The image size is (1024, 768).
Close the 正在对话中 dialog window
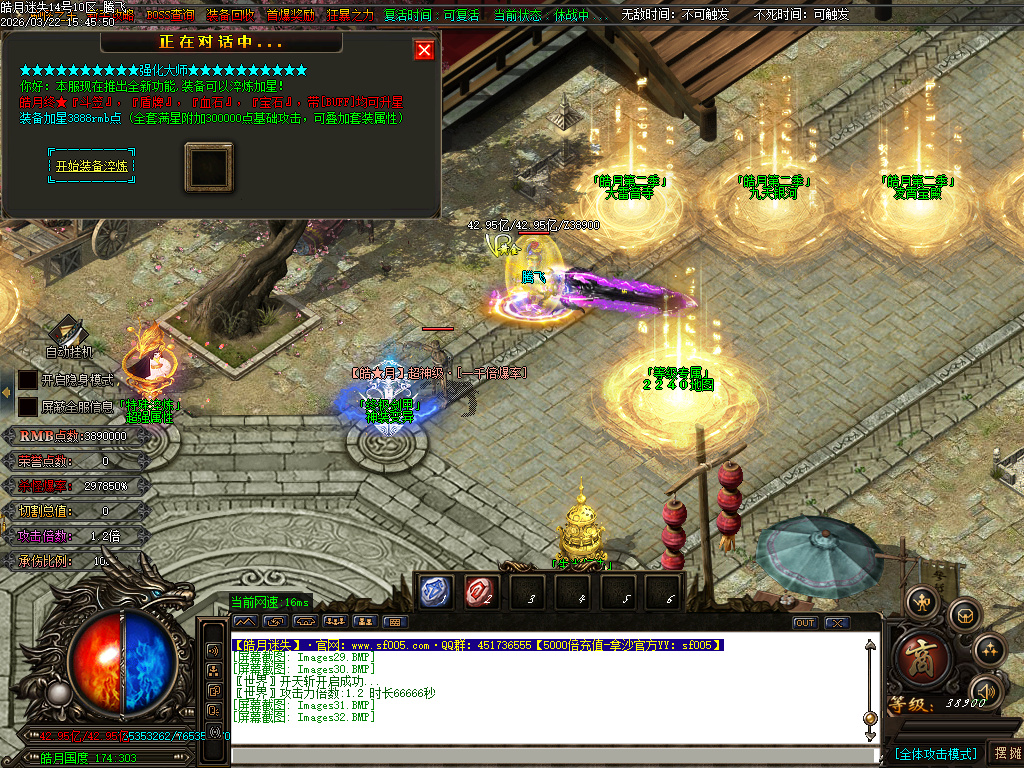(424, 50)
